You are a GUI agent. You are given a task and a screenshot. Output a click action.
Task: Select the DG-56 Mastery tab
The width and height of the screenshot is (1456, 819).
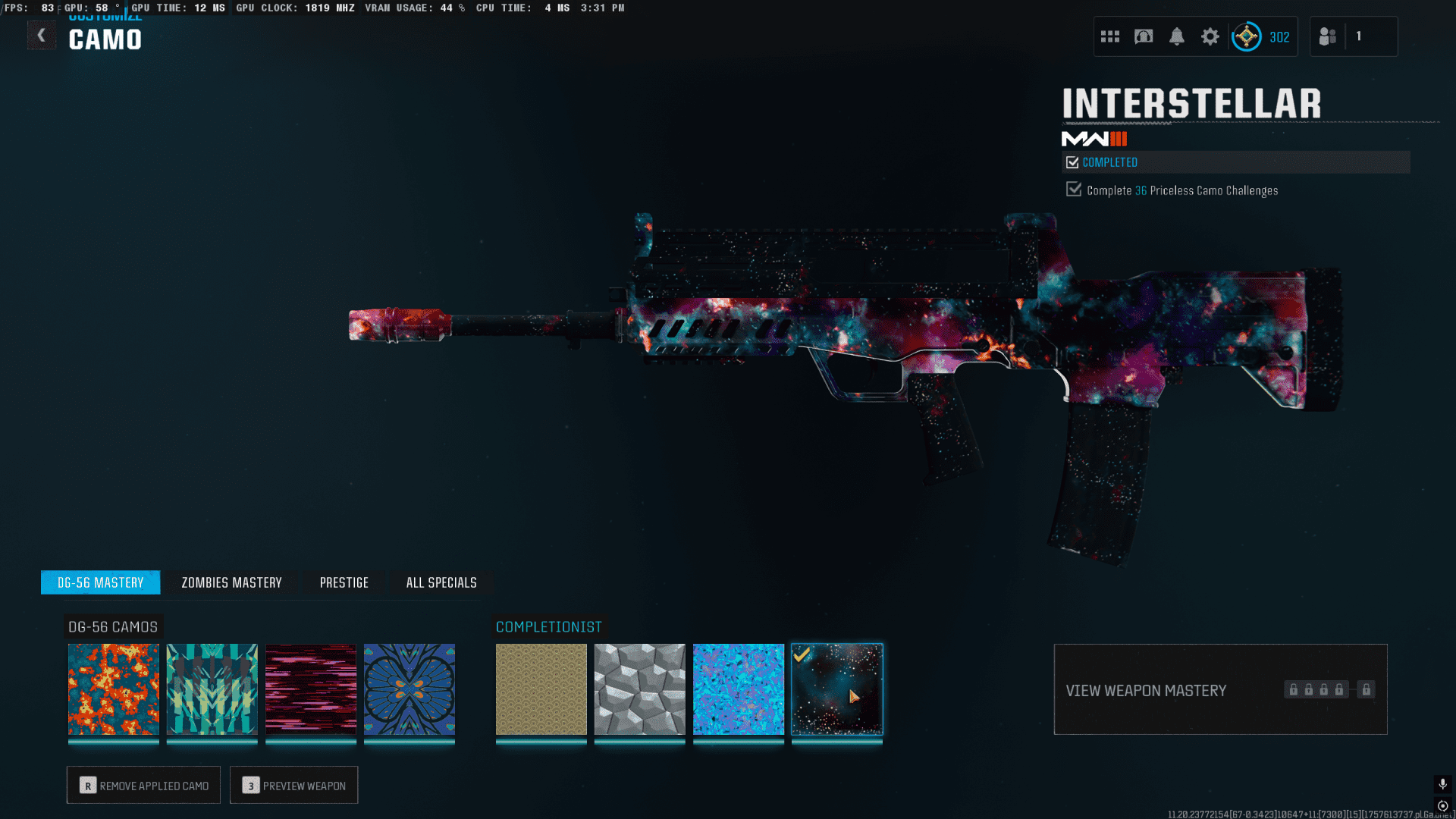[x=101, y=582]
